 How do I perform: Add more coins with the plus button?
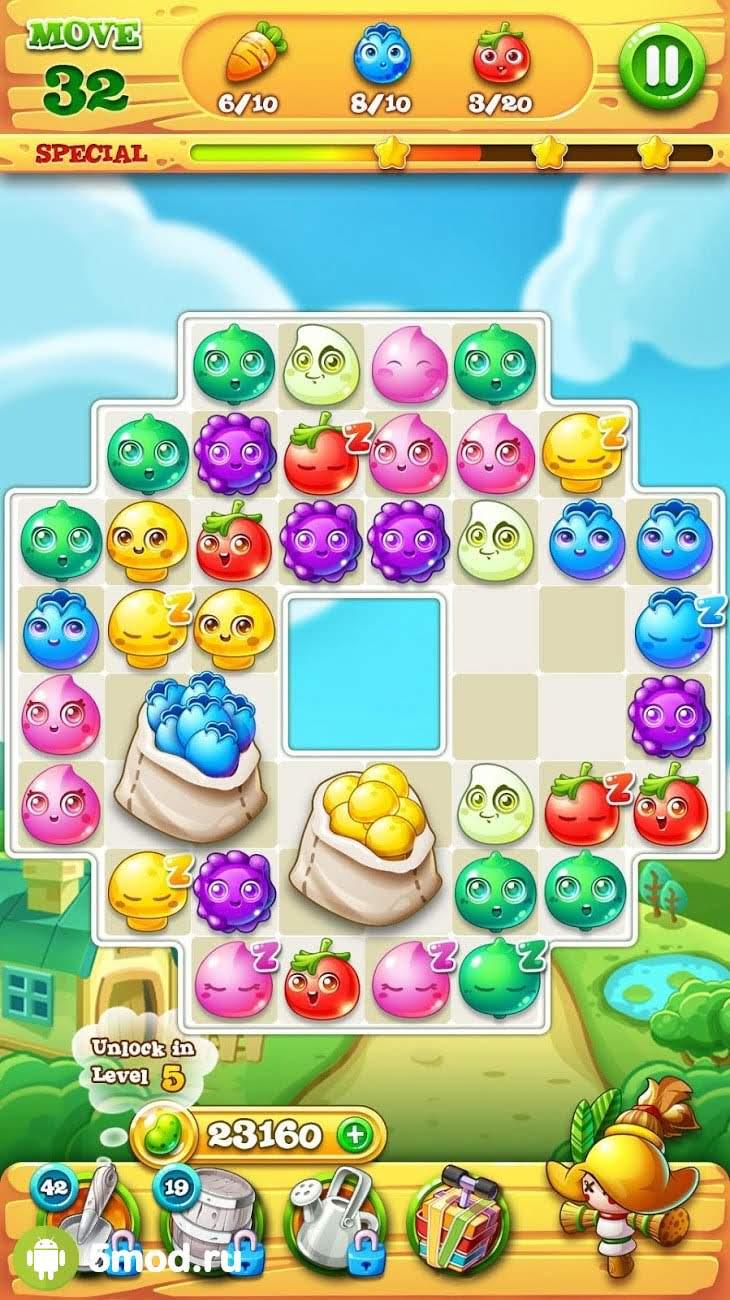(x=352, y=1134)
